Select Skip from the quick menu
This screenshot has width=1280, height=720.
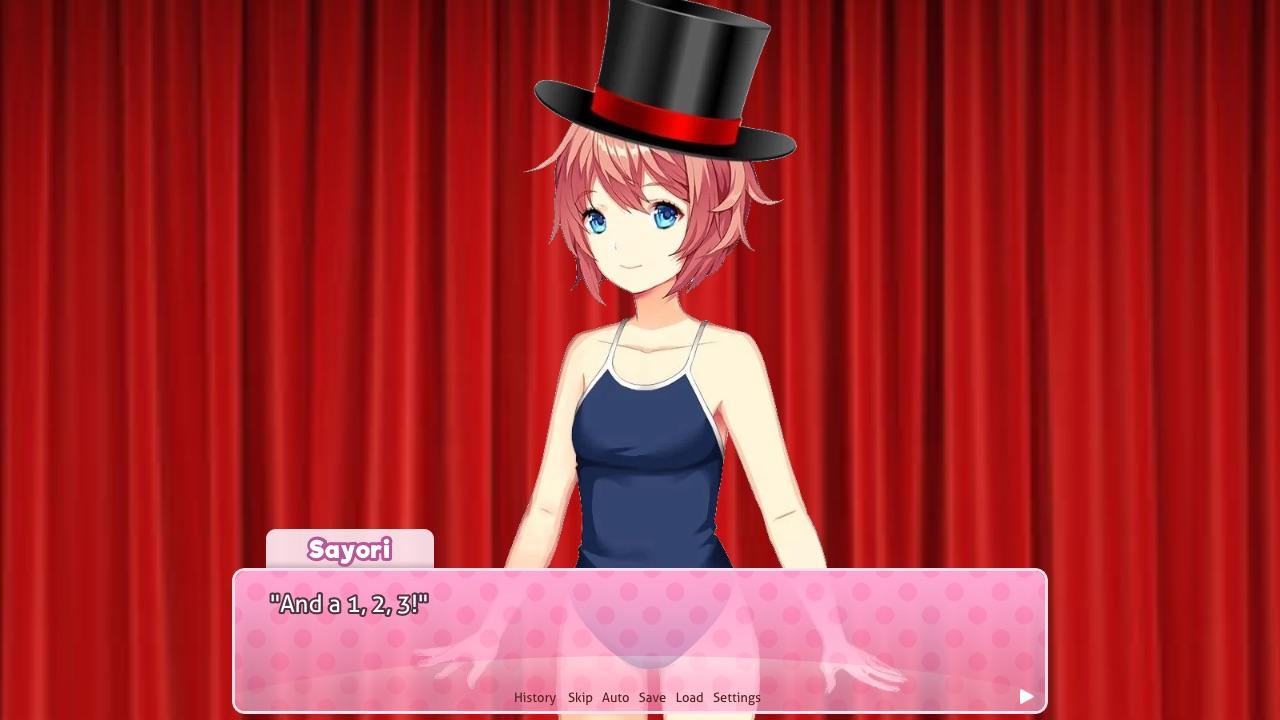[x=580, y=697]
